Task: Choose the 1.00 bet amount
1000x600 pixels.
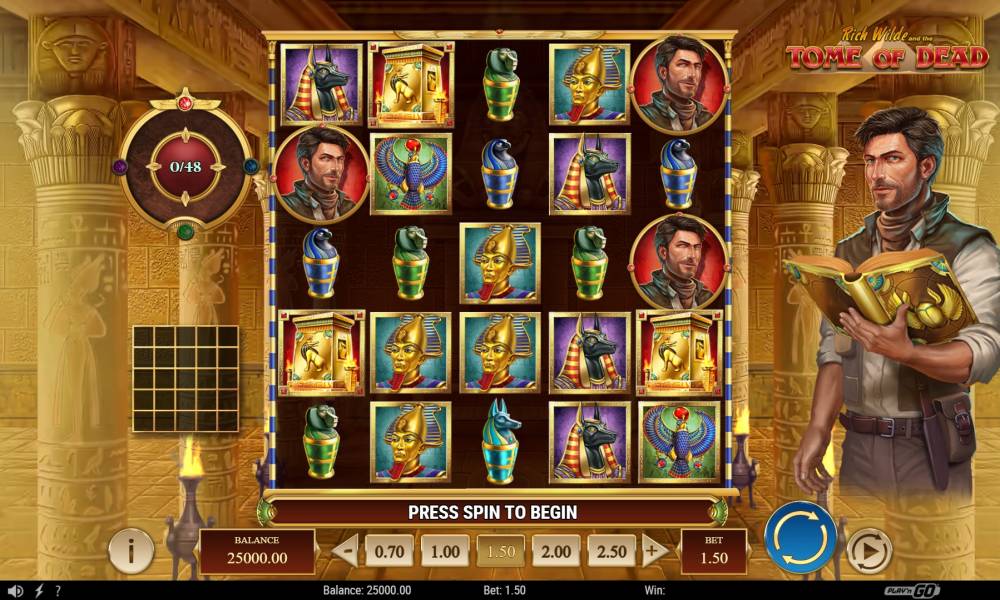Action: (x=445, y=551)
